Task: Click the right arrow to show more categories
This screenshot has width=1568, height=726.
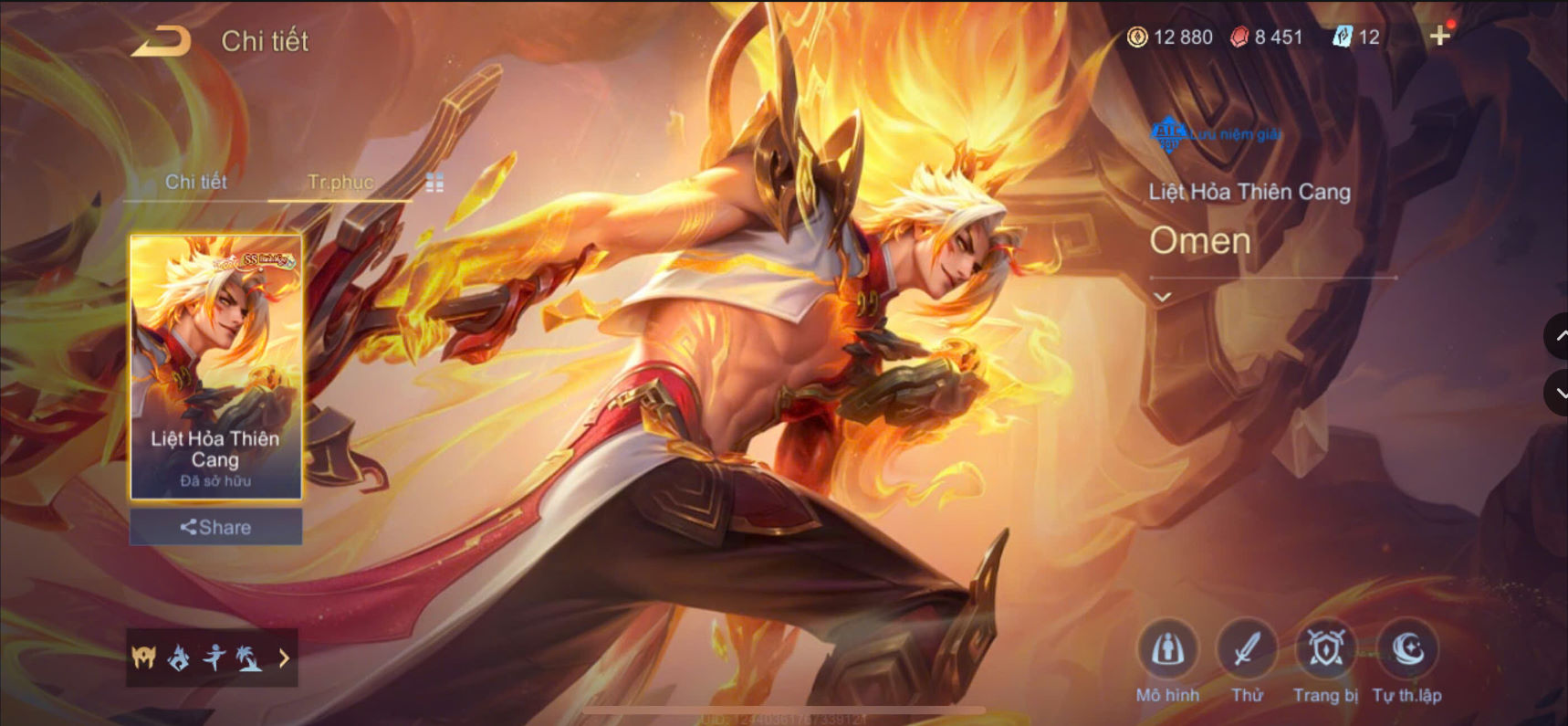Action: 283,658
